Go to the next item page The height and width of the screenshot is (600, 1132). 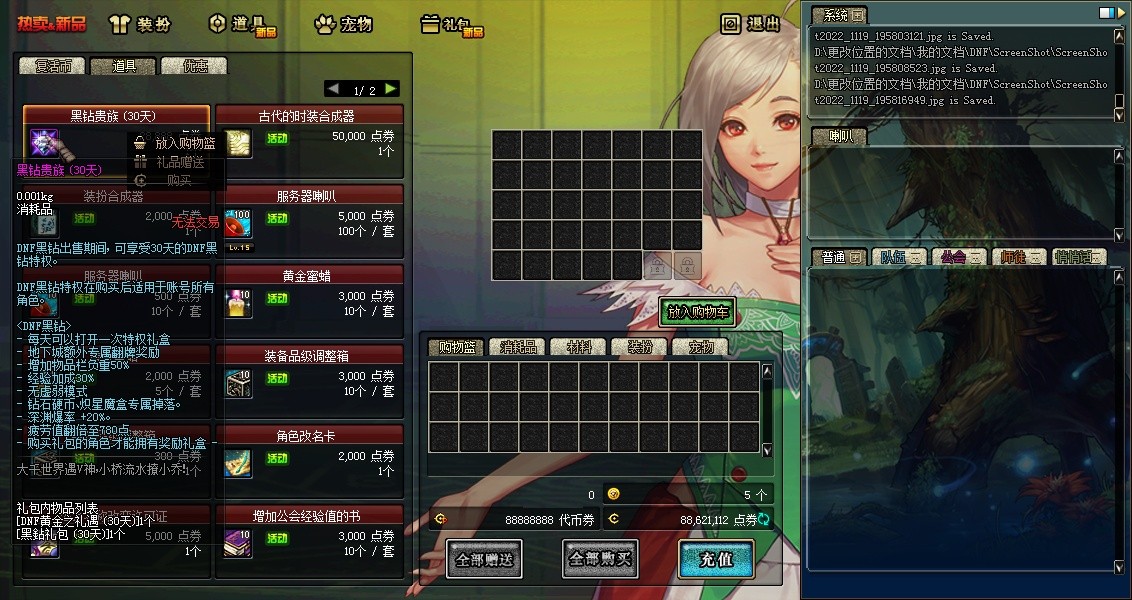tap(391, 89)
